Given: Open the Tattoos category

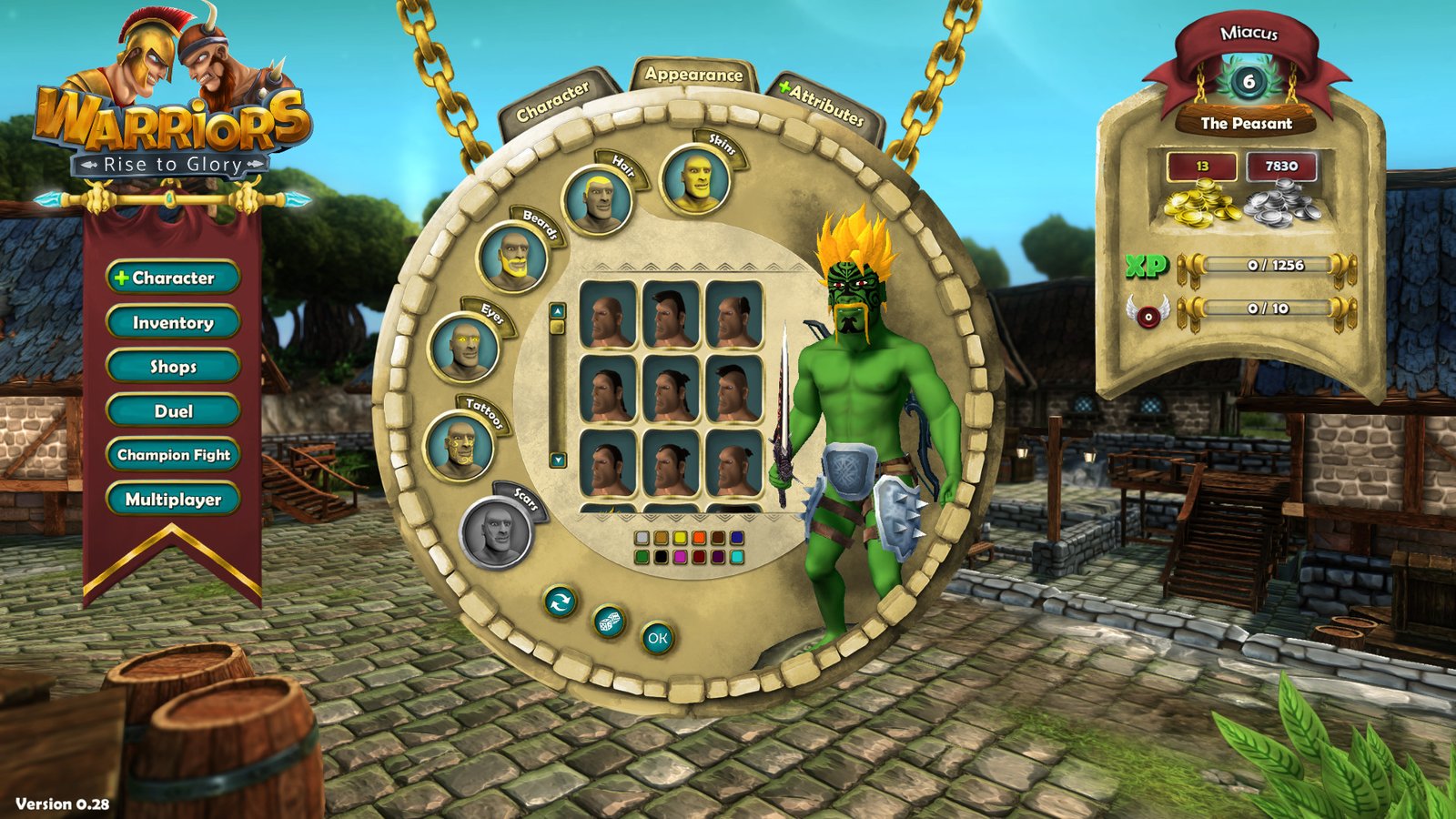Looking at the screenshot, I should click(459, 445).
